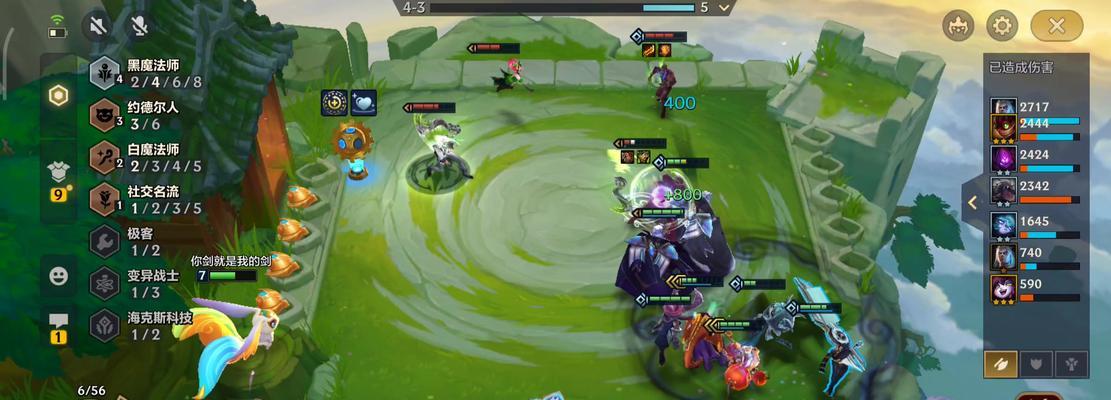1111x400 pixels.
Task: Select the heart augment icon
Action: coord(363,102)
